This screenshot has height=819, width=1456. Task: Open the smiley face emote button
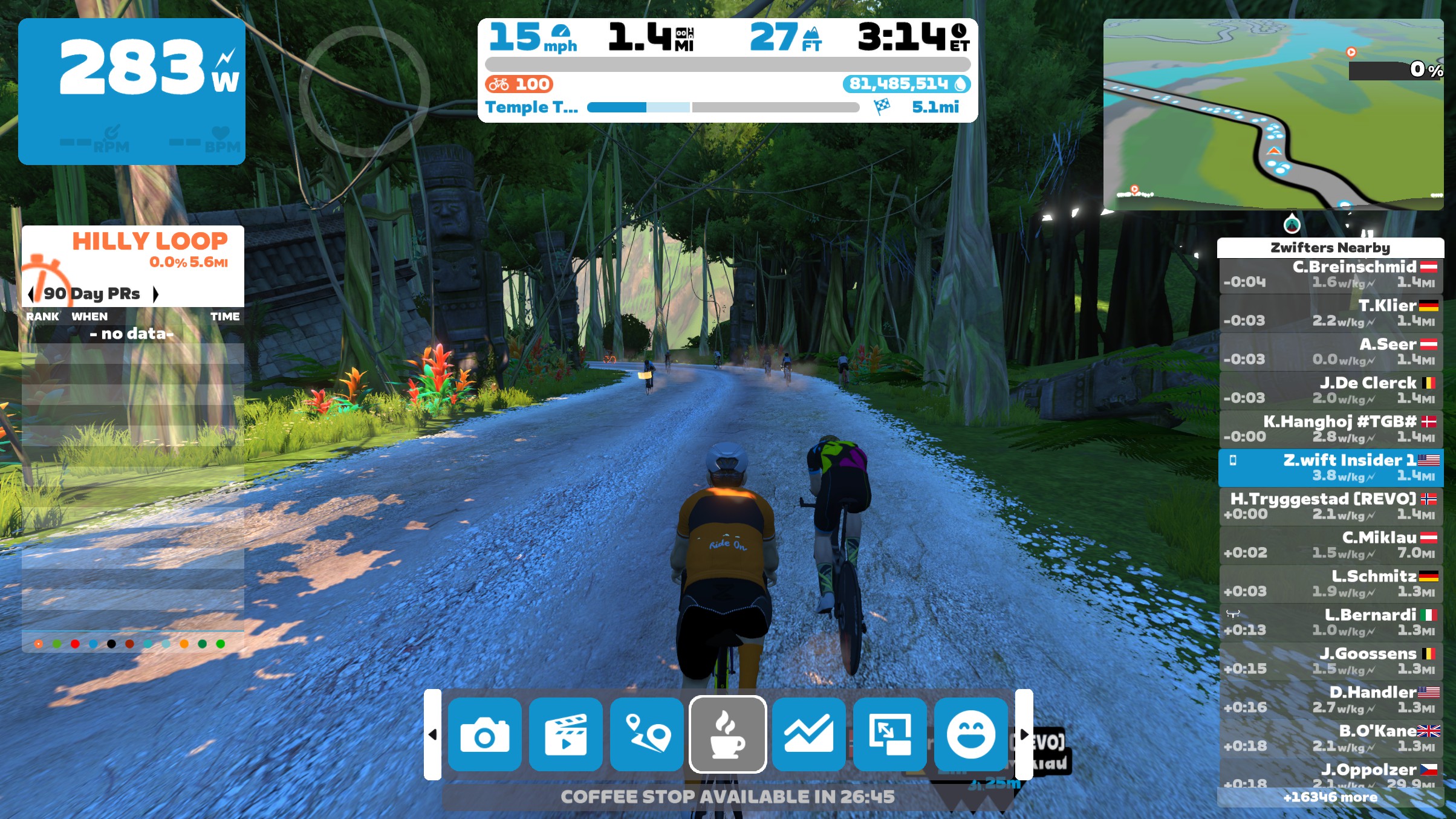(x=970, y=734)
